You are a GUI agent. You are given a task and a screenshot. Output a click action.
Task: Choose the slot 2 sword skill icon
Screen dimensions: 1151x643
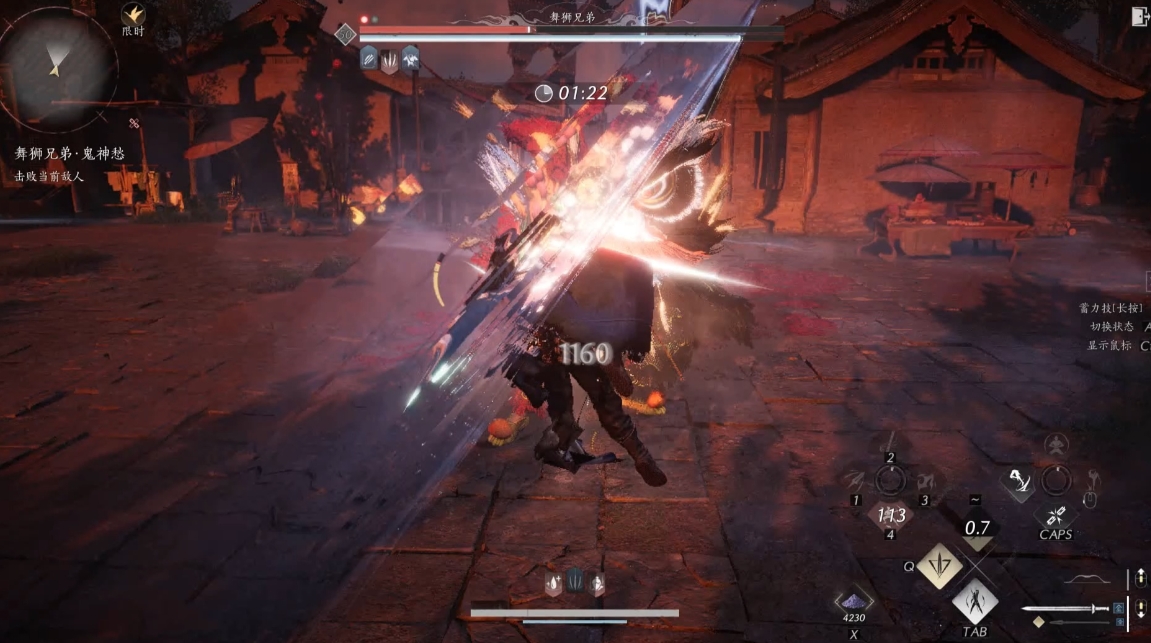pyautogui.click(x=890, y=441)
